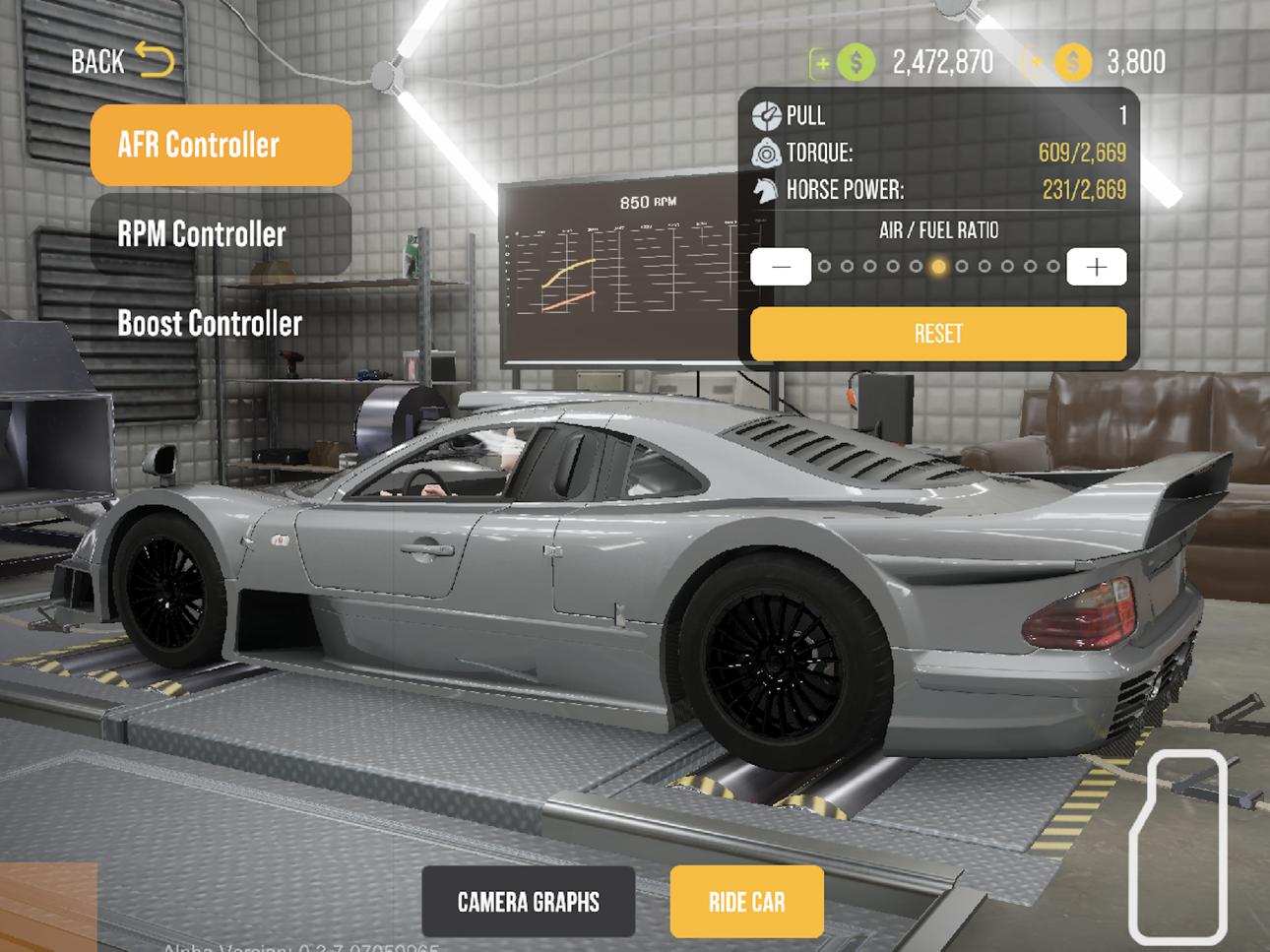Select the AFR Controller tab

pos(221,146)
